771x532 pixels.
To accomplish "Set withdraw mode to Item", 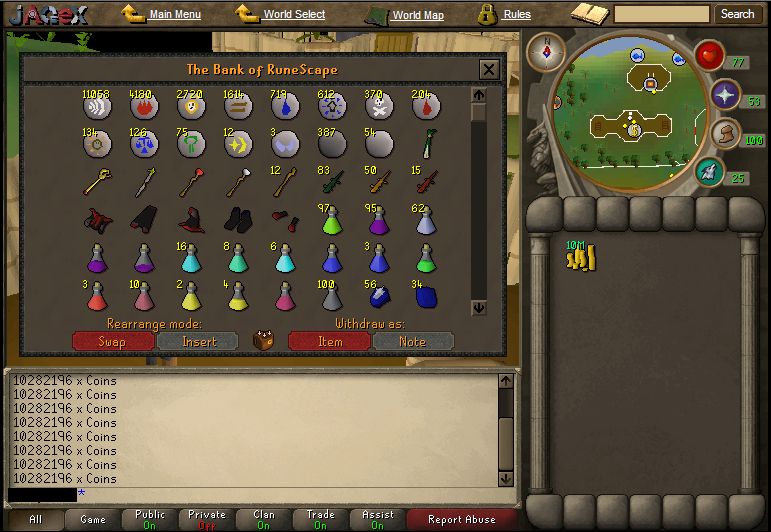I will [x=329, y=341].
